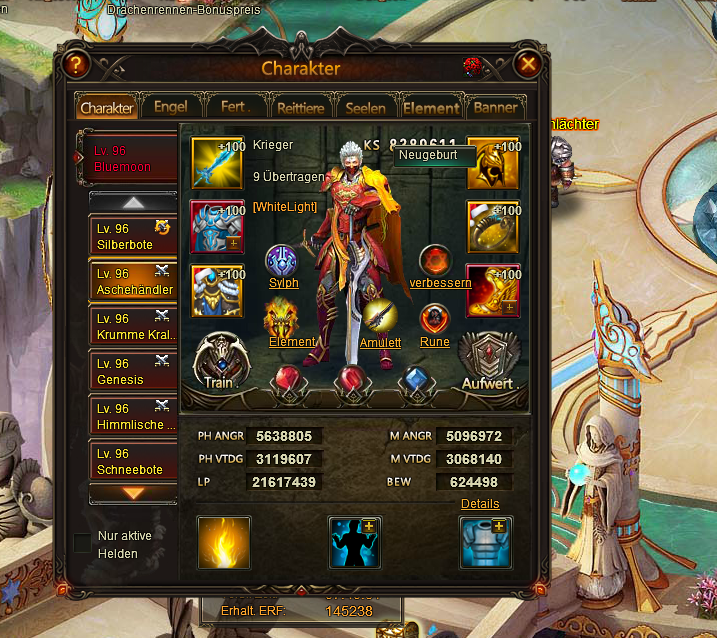Switch to the Engel tab
717x638 pixels.
pos(170,107)
